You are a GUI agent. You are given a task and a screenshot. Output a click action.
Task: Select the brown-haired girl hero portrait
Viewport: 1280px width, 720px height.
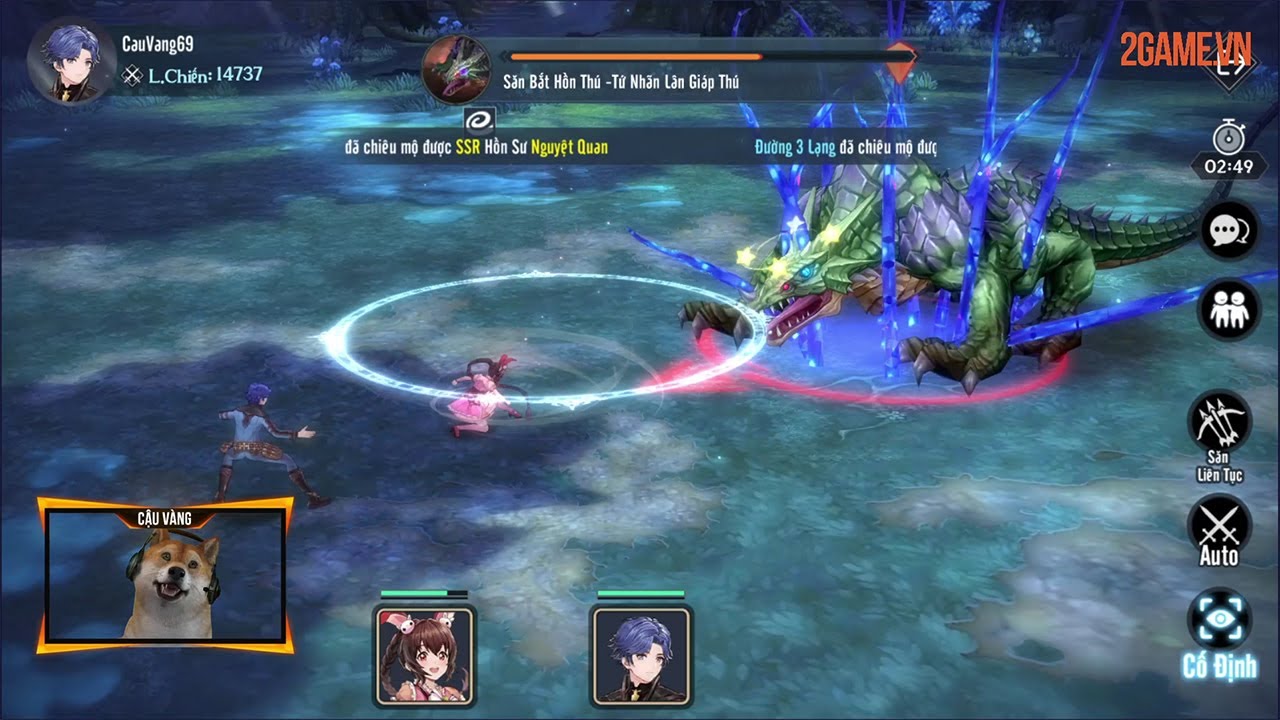[x=424, y=654]
